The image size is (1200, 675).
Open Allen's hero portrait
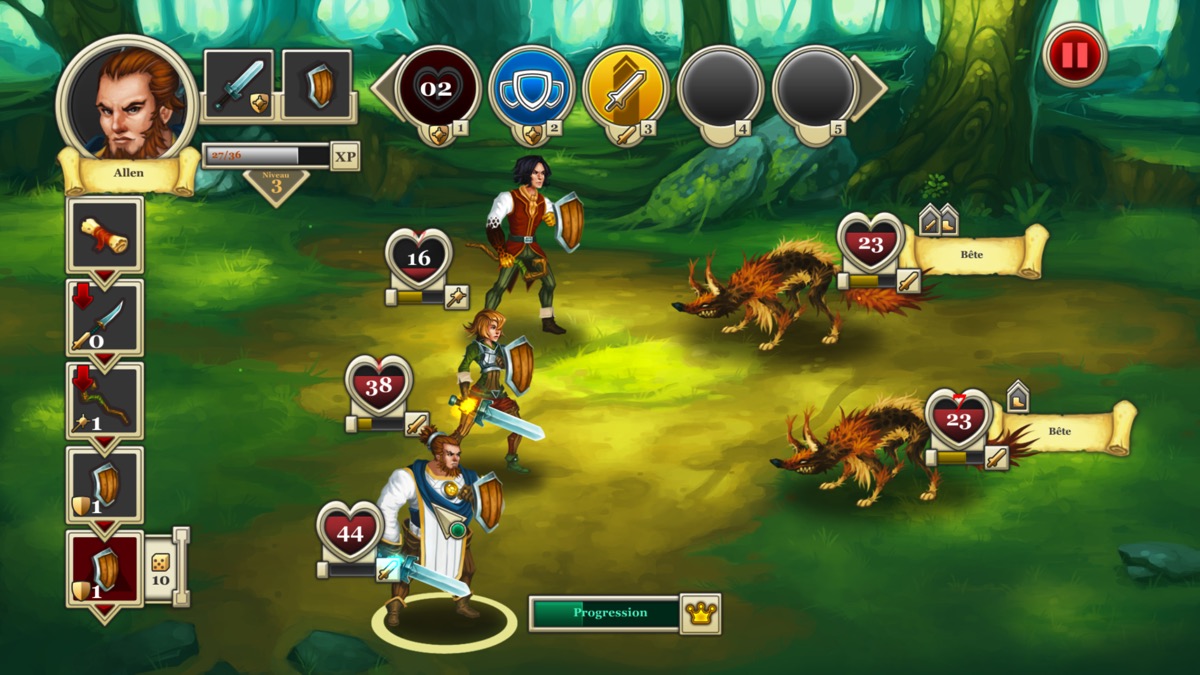(x=127, y=101)
